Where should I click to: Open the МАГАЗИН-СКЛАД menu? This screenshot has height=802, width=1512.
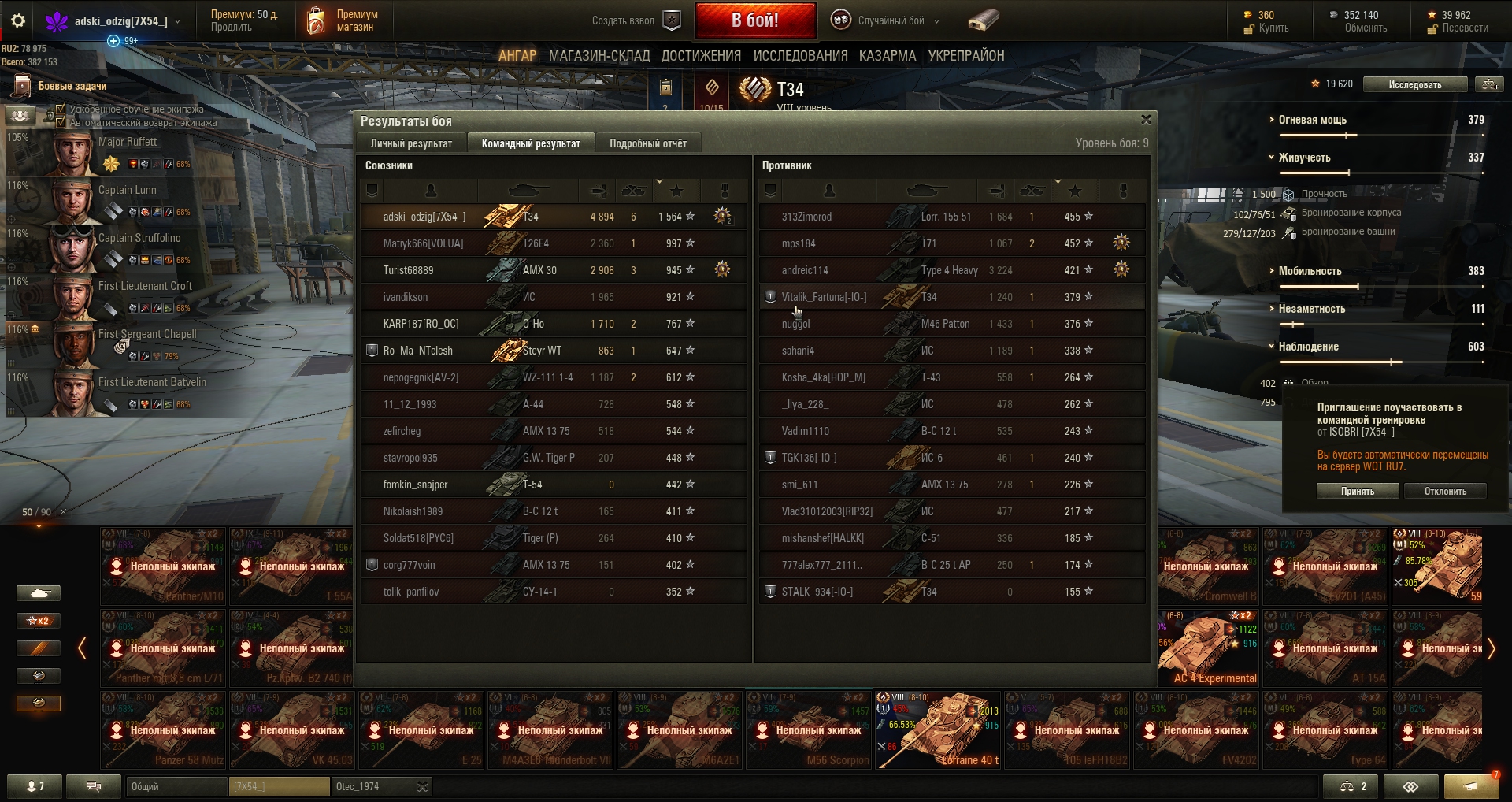tap(598, 56)
